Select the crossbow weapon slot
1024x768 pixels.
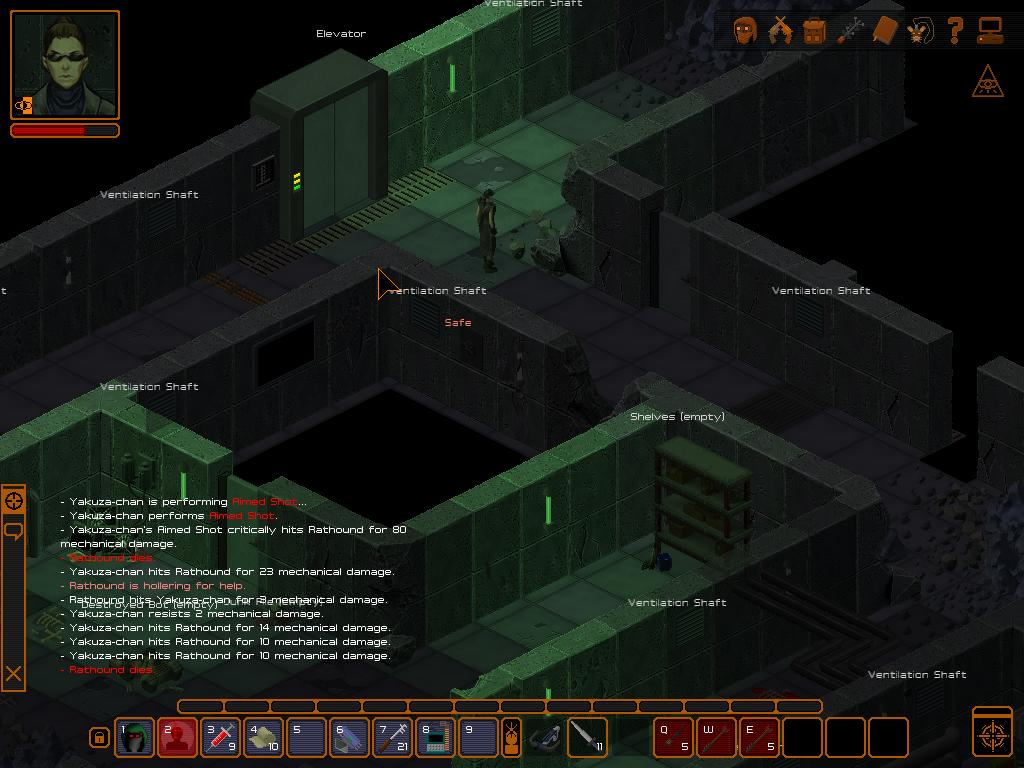(x=545, y=738)
